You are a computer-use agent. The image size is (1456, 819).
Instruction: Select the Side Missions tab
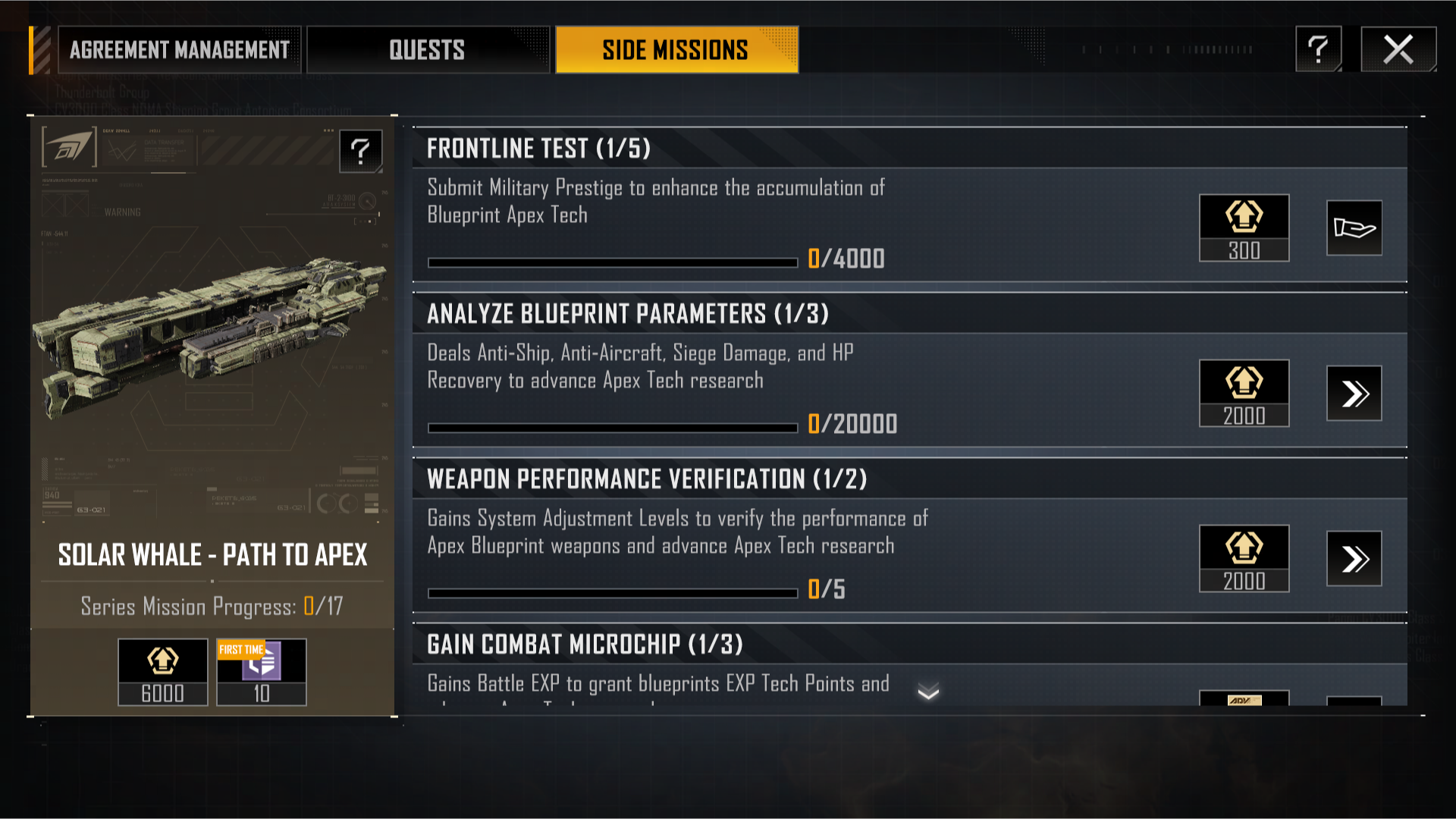click(x=676, y=50)
